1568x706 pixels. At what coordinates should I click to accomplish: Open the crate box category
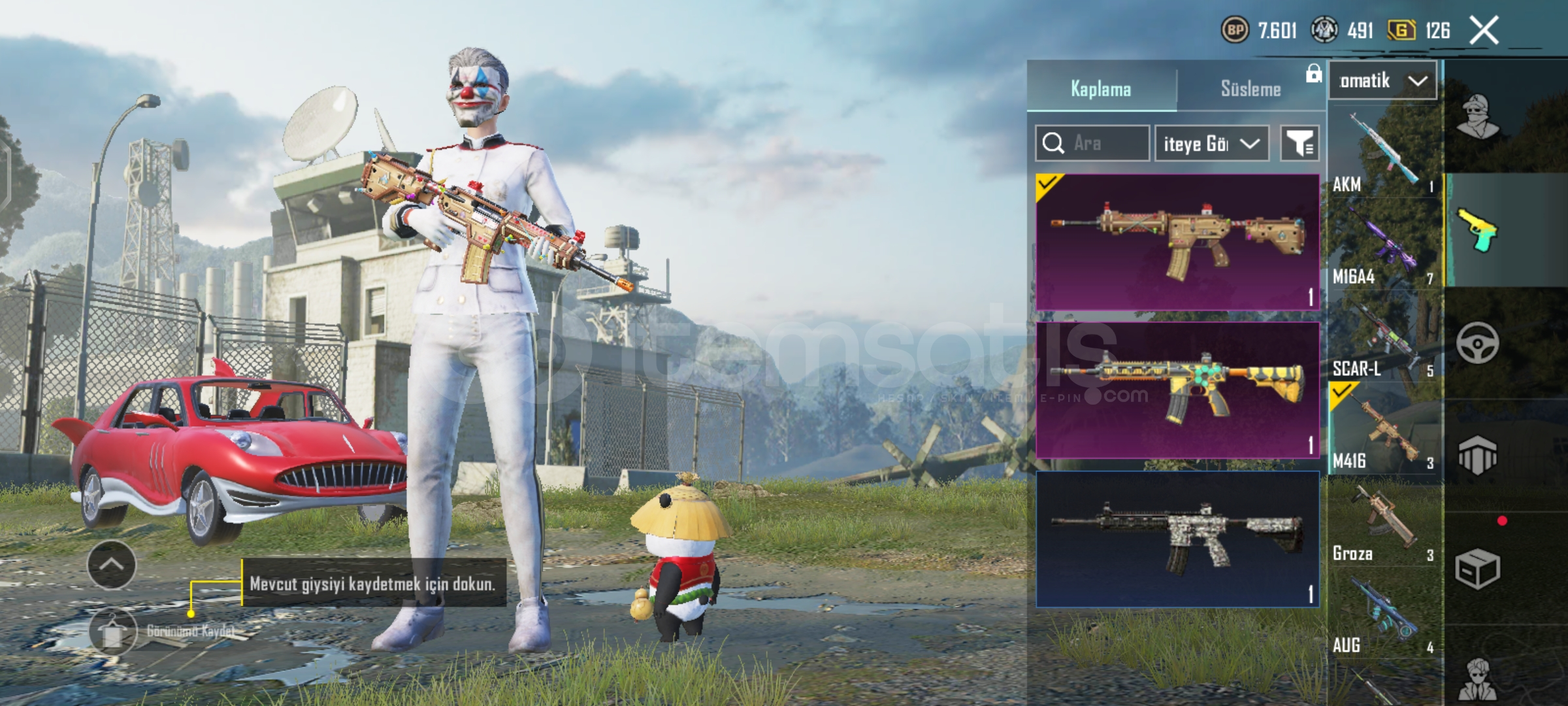click(x=1478, y=569)
